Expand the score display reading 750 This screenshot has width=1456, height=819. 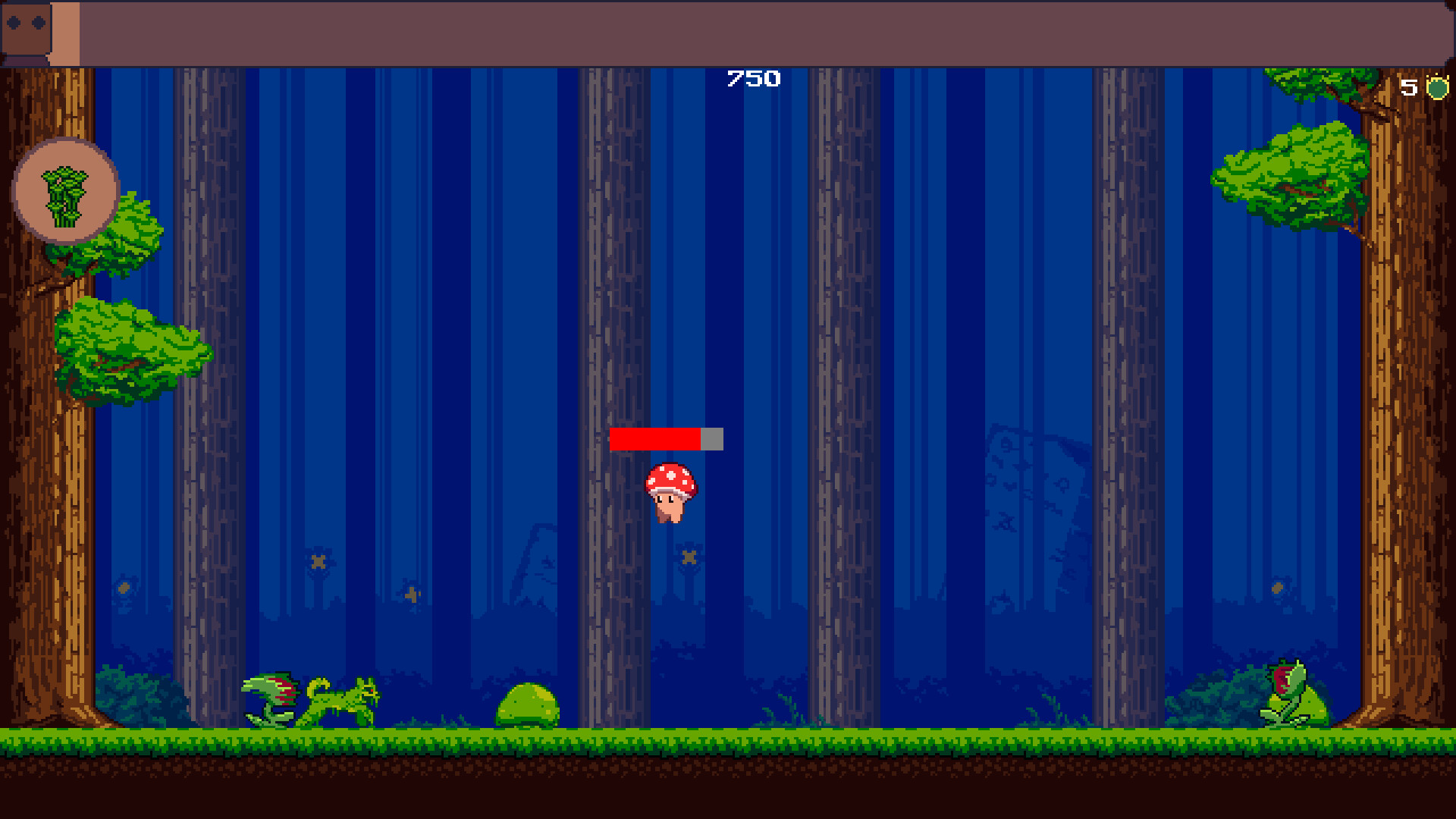point(752,78)
